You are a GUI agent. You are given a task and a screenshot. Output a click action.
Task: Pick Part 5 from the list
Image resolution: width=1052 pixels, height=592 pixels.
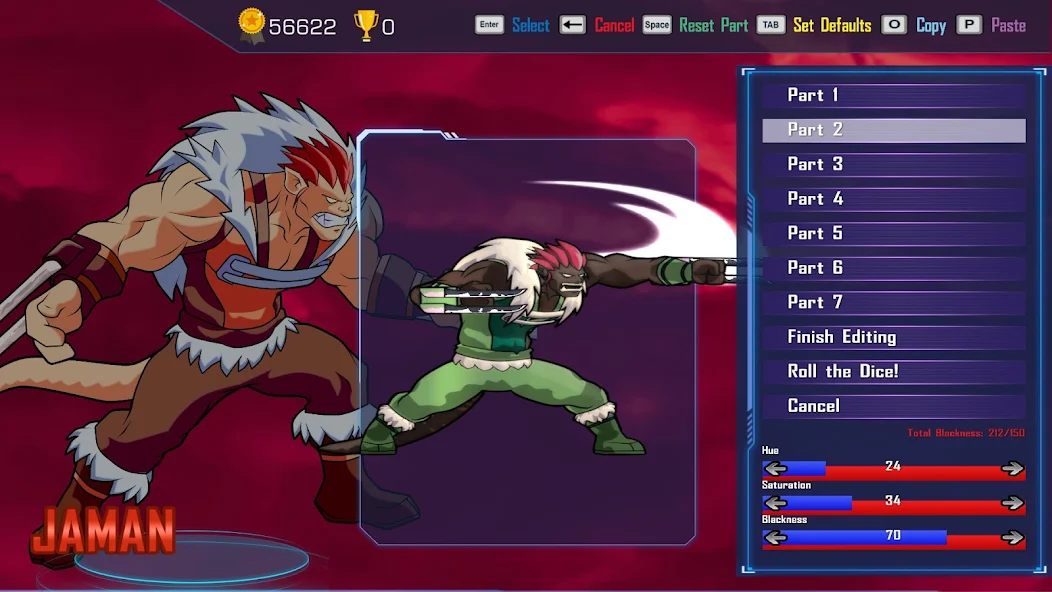(893, 233)
